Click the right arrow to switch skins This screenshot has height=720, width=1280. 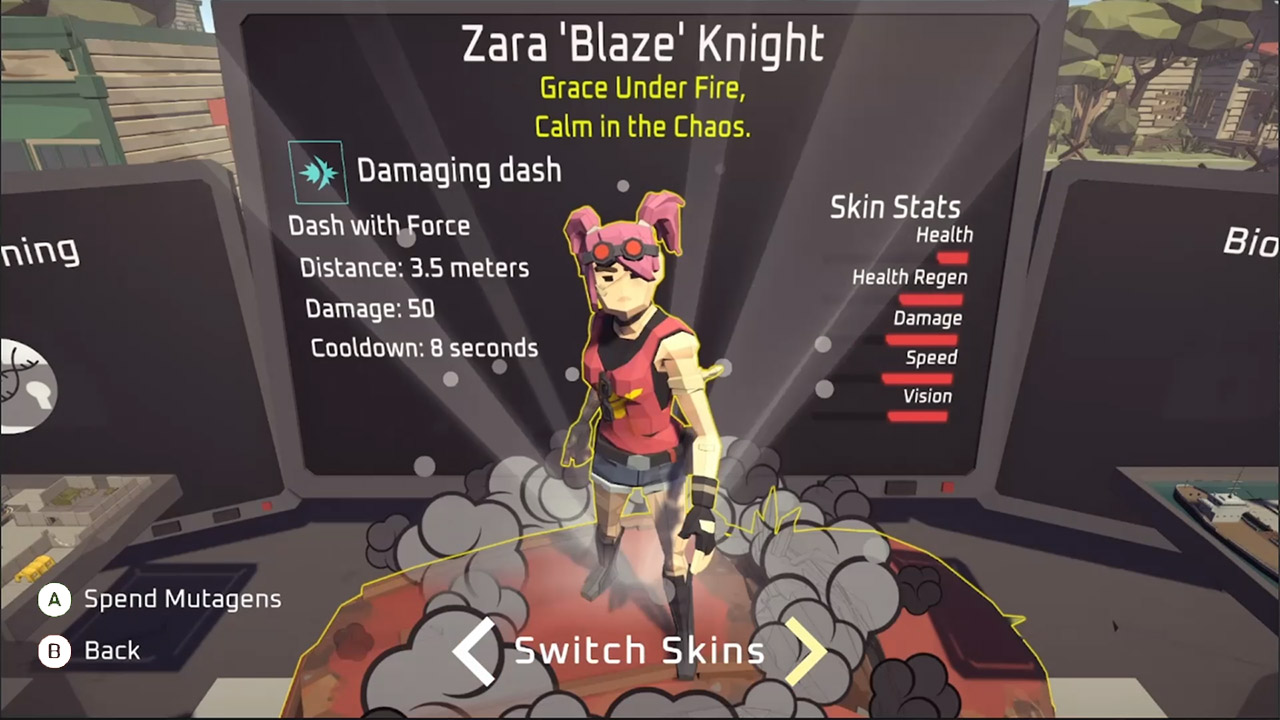pos(809,651)
